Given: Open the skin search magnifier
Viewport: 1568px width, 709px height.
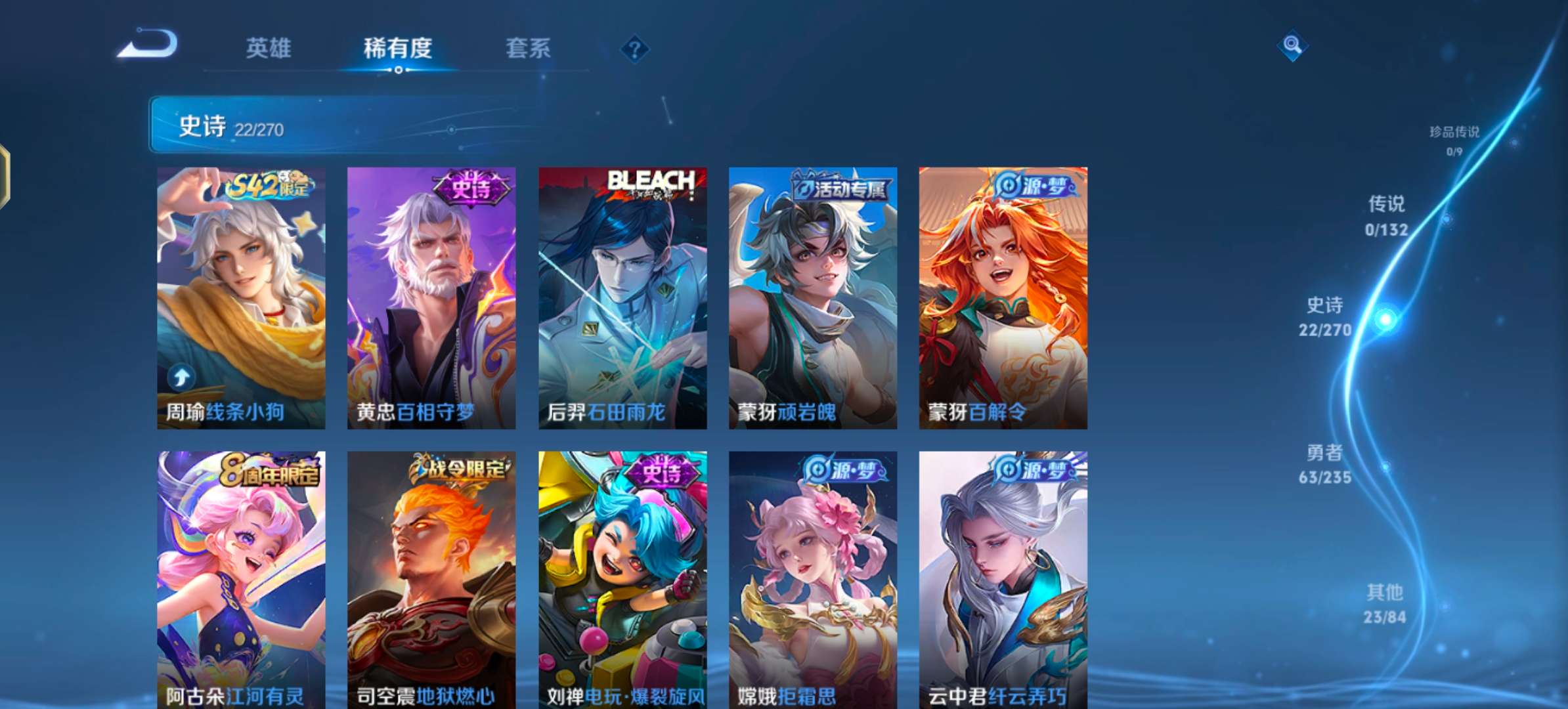Looking at the screenshot, I should (x=1292, y=45).
